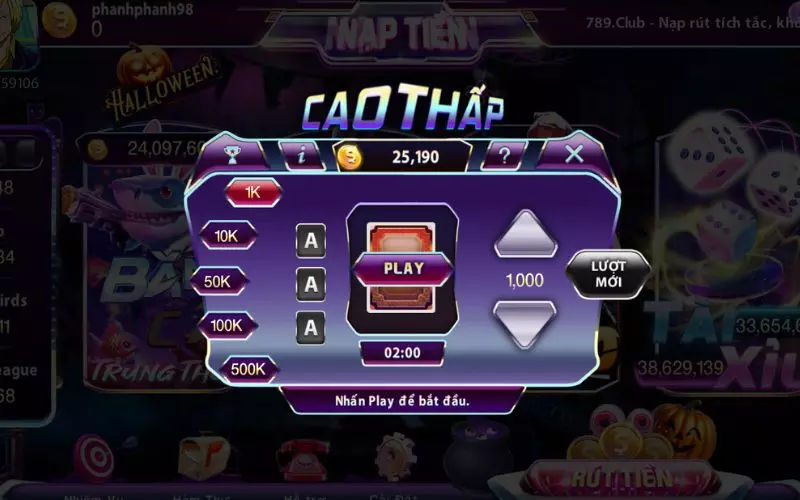
Task: Set the bet to 100K
Action: coord(226,325)
